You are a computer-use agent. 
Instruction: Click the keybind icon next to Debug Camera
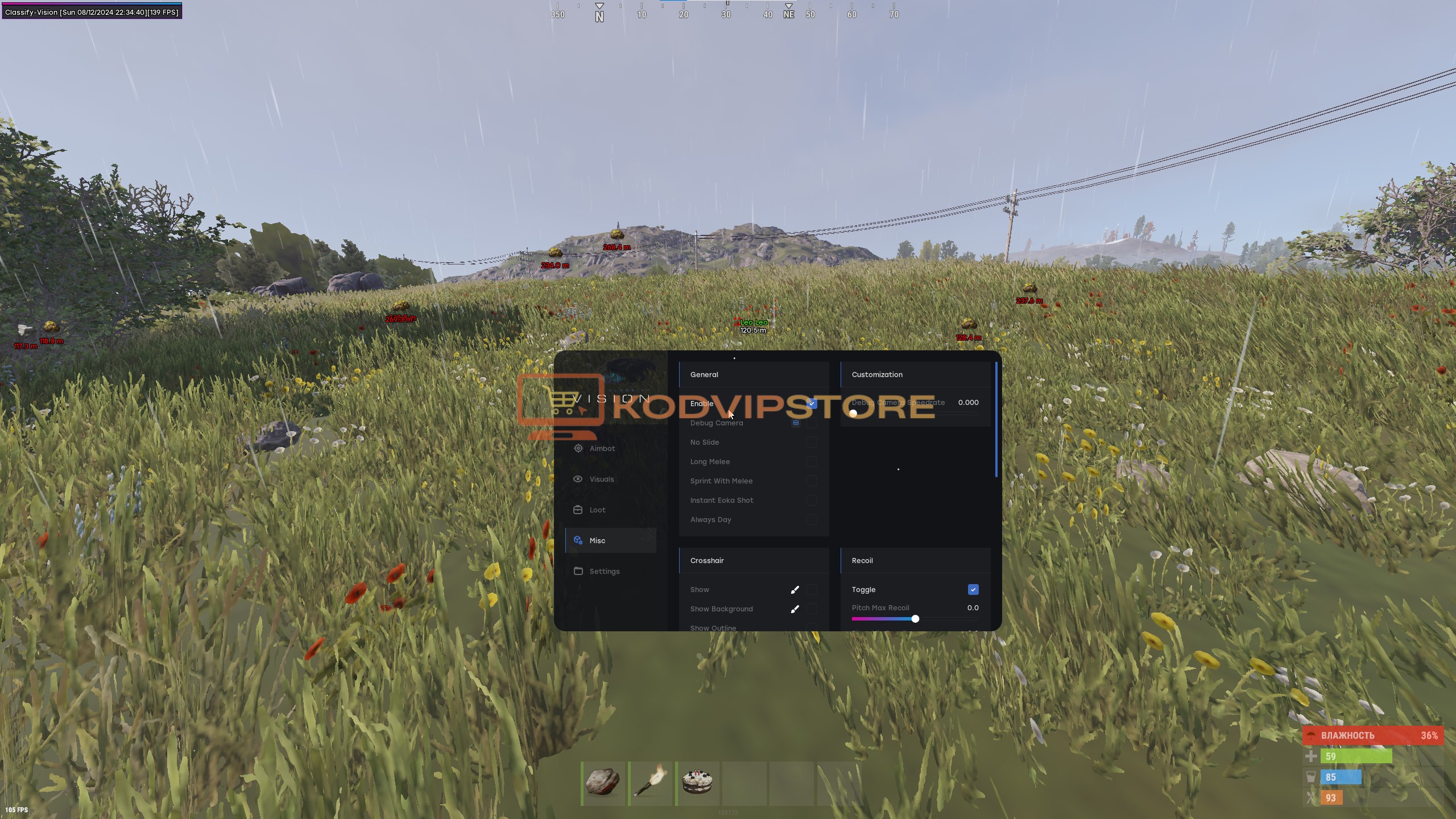coord(796,423)
